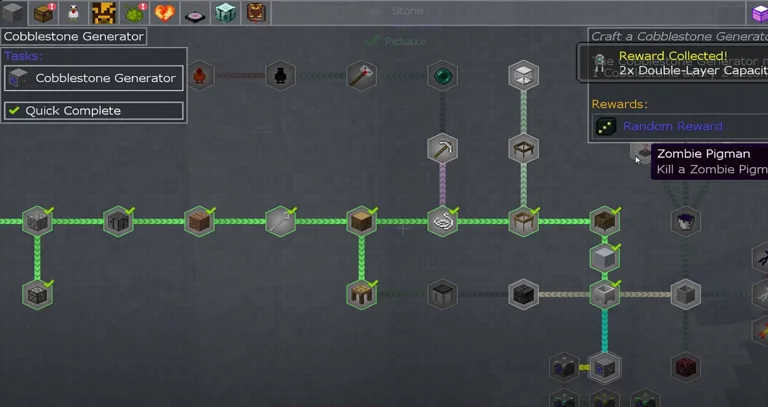Select the black silhouette quest node
Screen dimensions: 768x407
280,75
